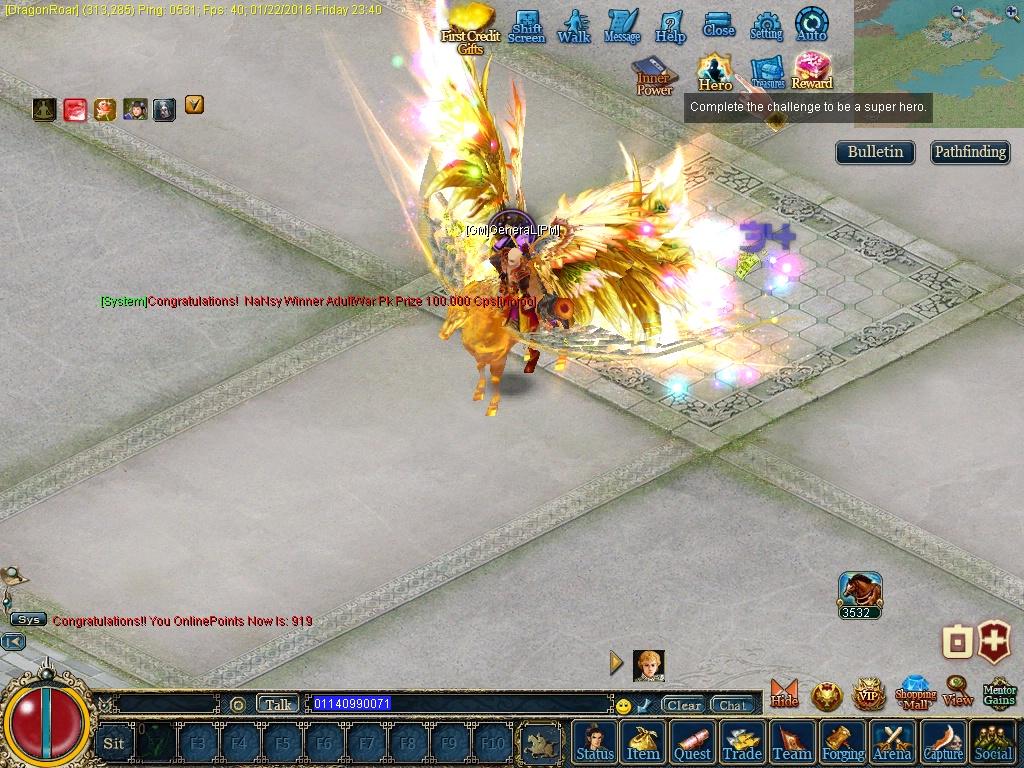Open the Item inventory
This screenshot has width=1024, height=768.
pyautogui.click(x=643, y=742)
